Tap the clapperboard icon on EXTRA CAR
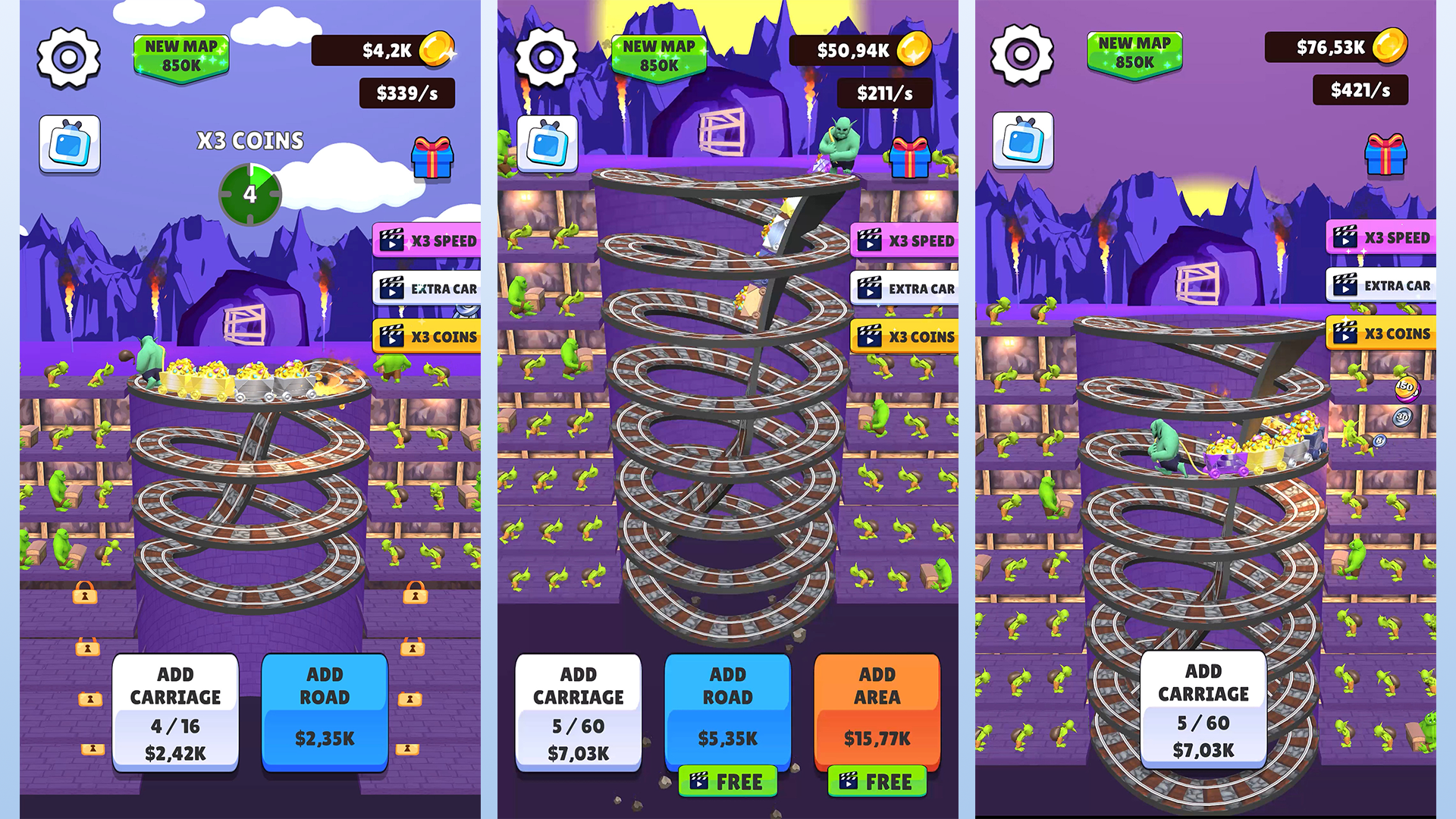 [391, 288]
